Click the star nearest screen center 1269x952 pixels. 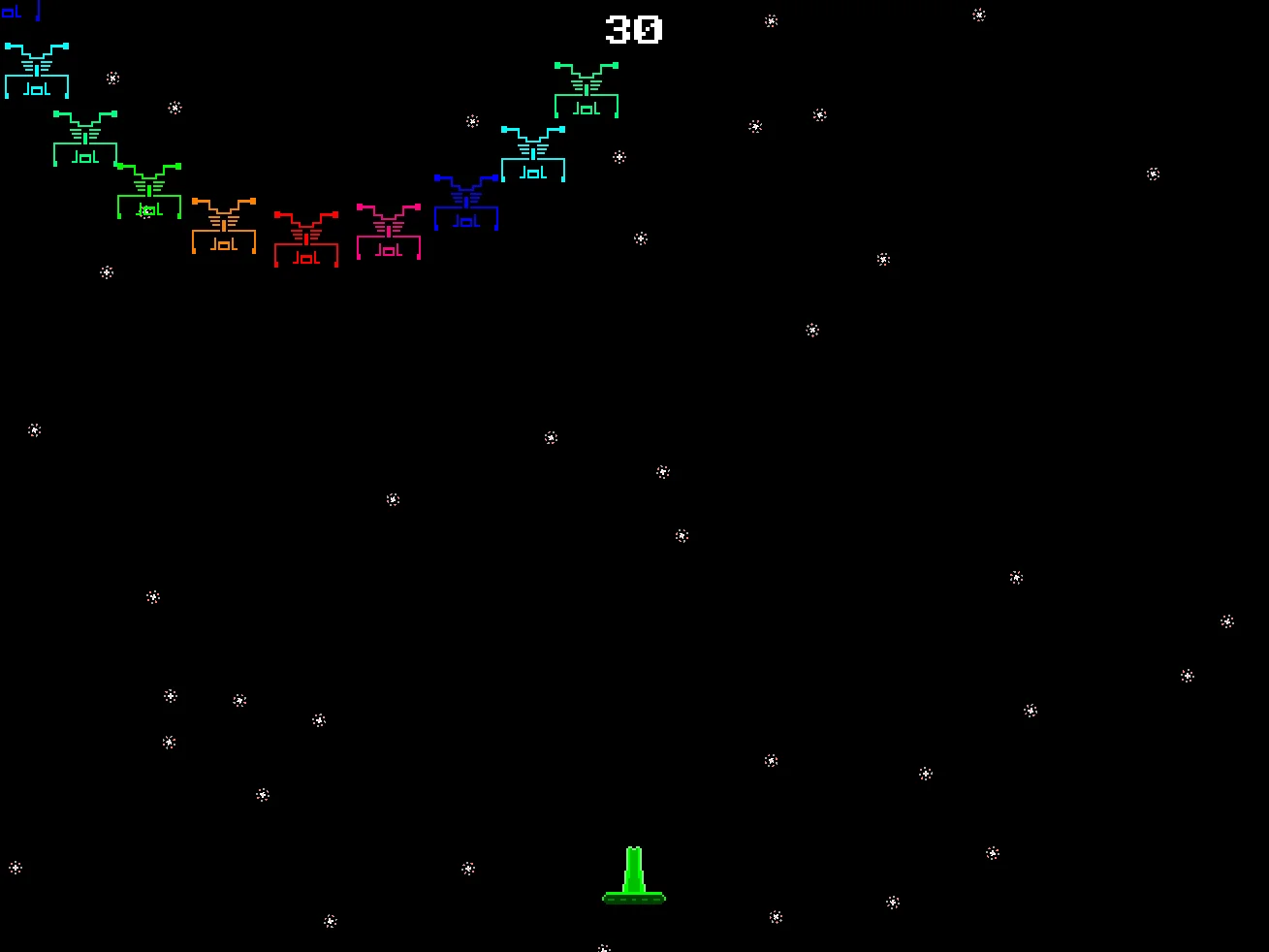(x=663, y=471)
